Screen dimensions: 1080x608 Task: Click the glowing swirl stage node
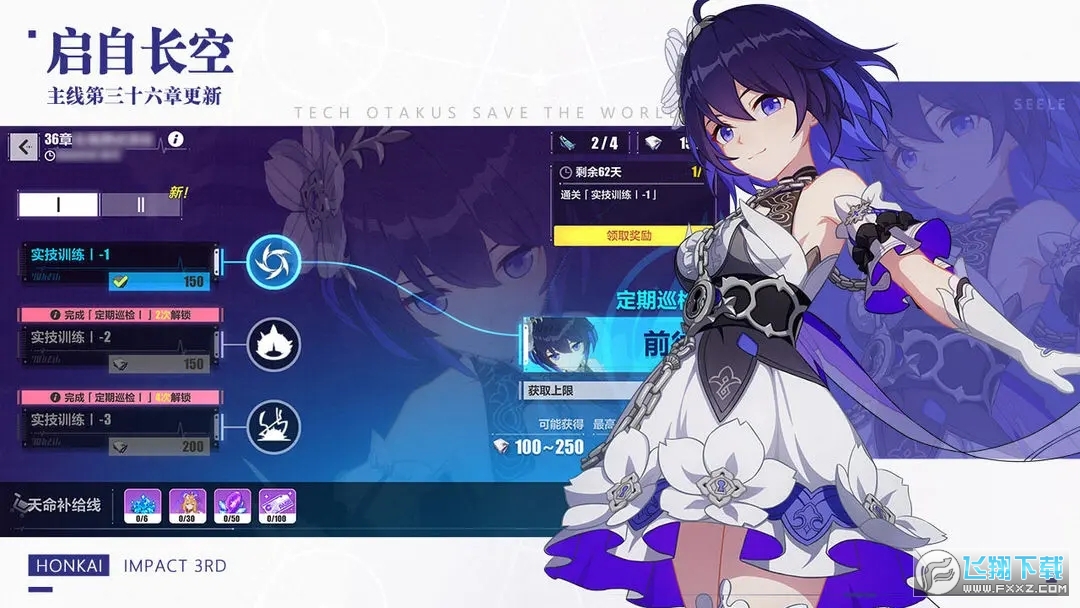(x=273, y=262)
